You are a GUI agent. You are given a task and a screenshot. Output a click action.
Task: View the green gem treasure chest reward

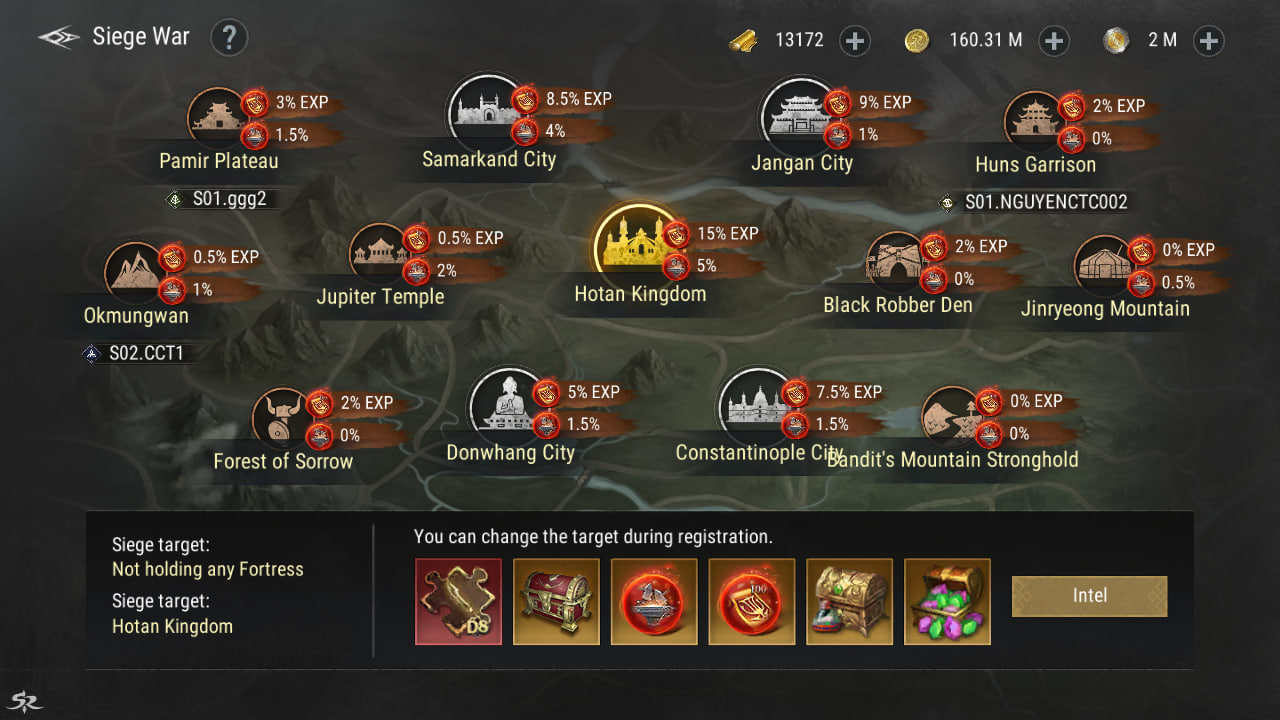pyautogui.click(x=947, y=601)
